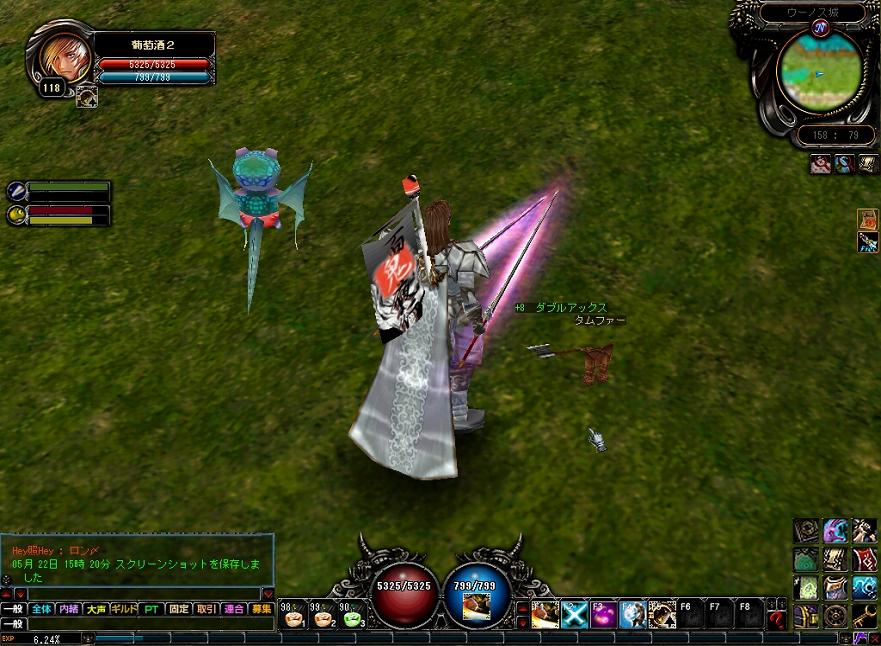Switch to the 連合 alliance chat tab
The image size is (881, 646).
coord(234,608)
